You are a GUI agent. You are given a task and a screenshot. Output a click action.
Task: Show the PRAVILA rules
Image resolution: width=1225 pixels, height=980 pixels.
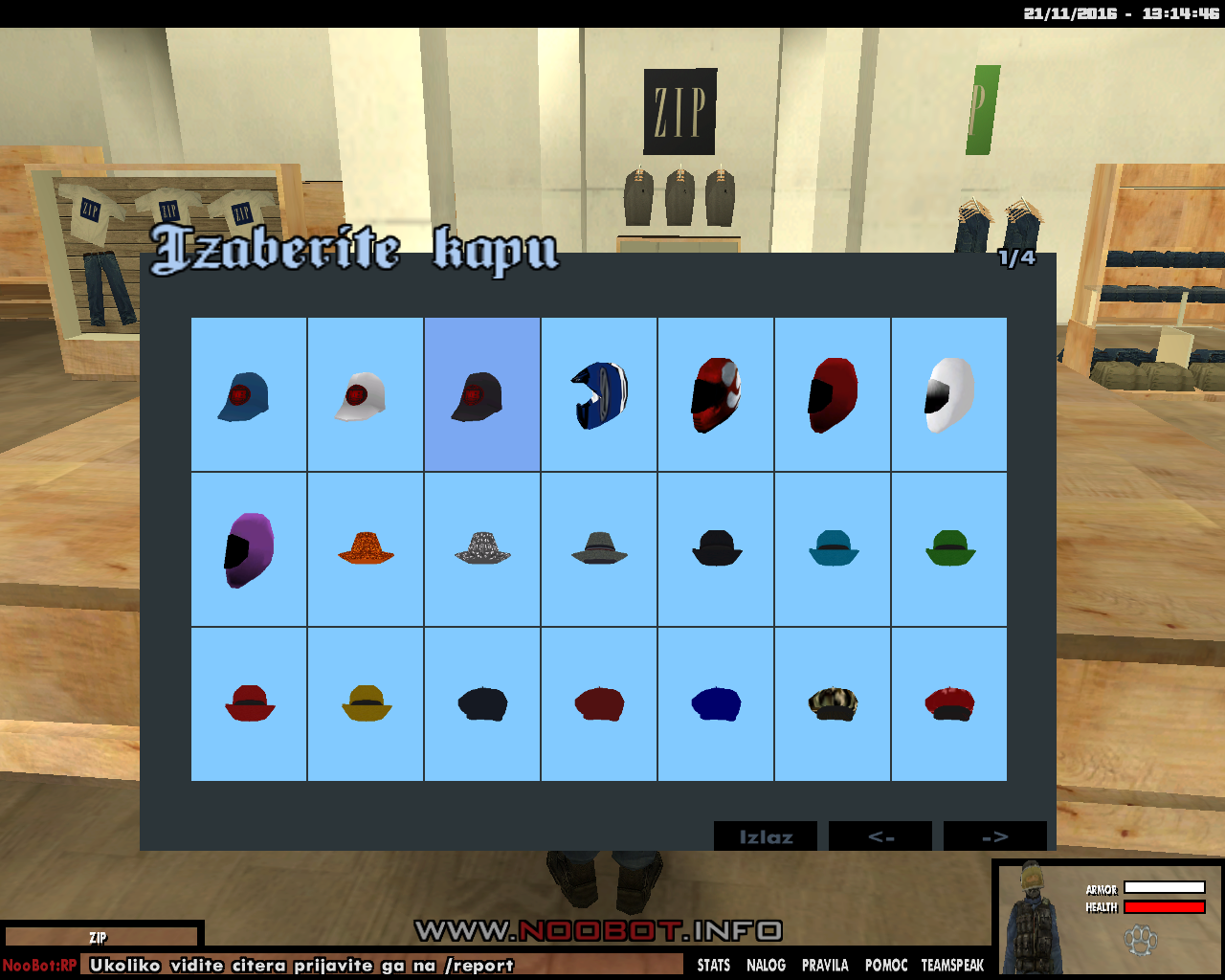[825, 965]
